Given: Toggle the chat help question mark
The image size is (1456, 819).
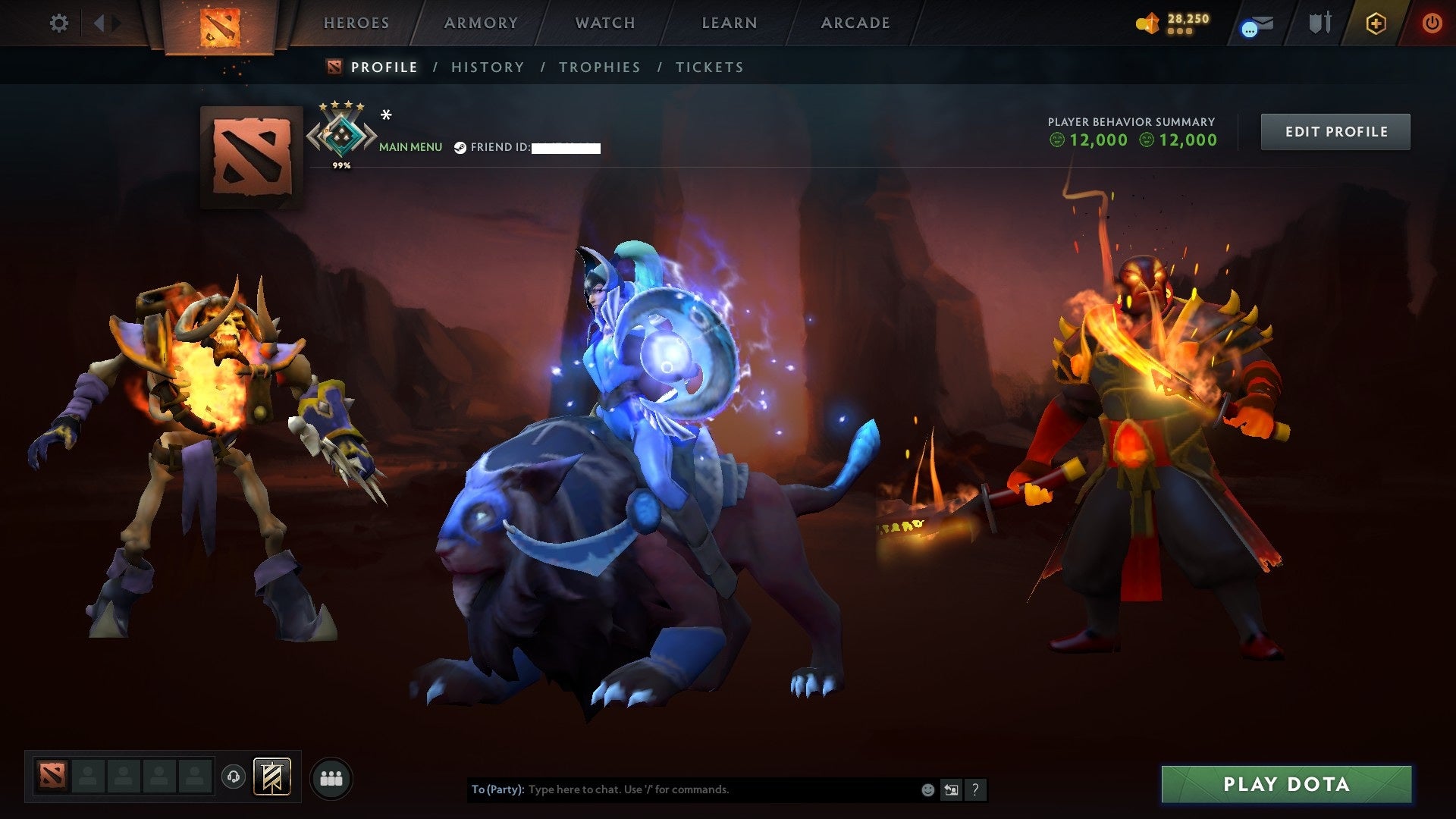Looking at the screenshot, I should [x=974, y=789].
